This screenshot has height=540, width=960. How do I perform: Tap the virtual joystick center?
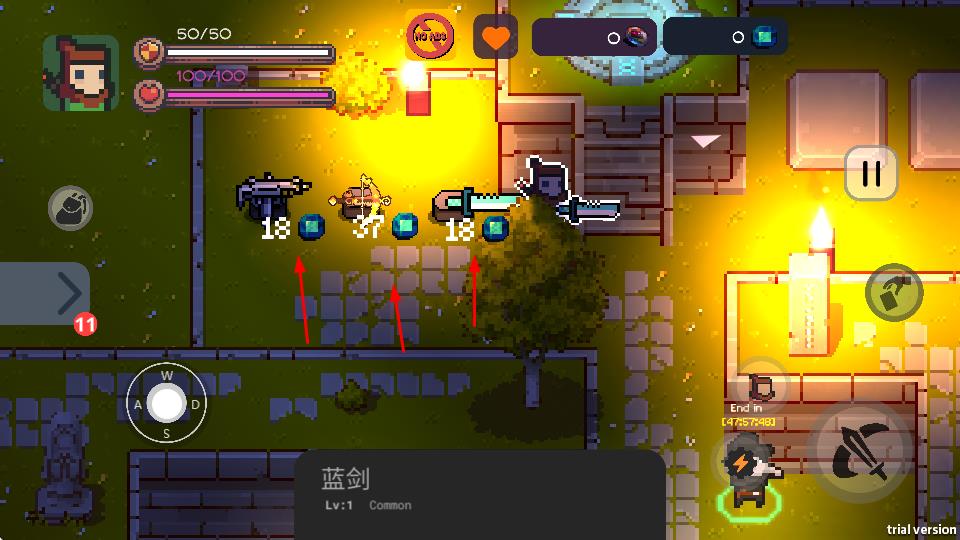[x=167, y=404]
